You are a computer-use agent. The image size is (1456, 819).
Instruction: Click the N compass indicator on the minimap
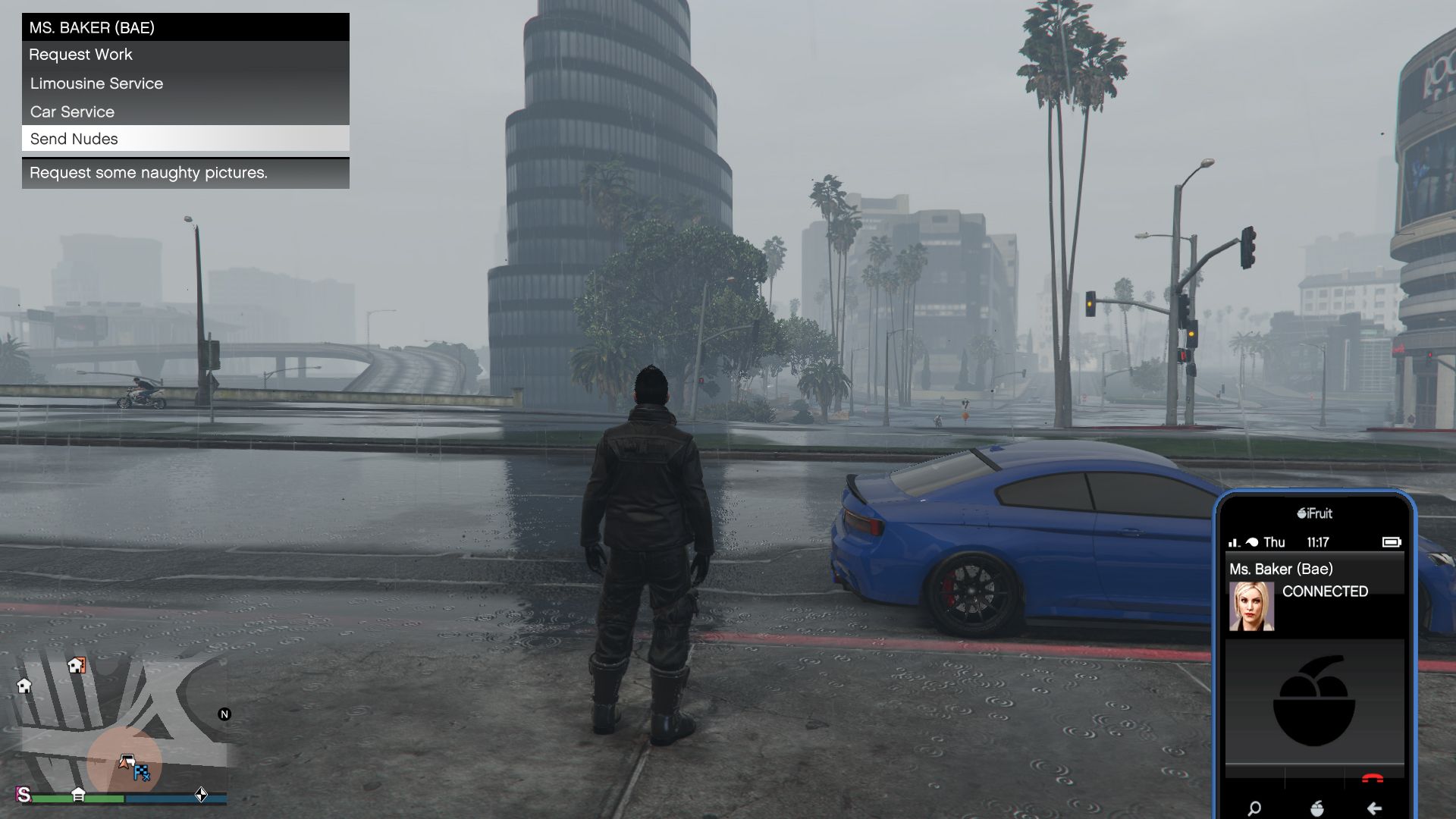coord(224,714)
